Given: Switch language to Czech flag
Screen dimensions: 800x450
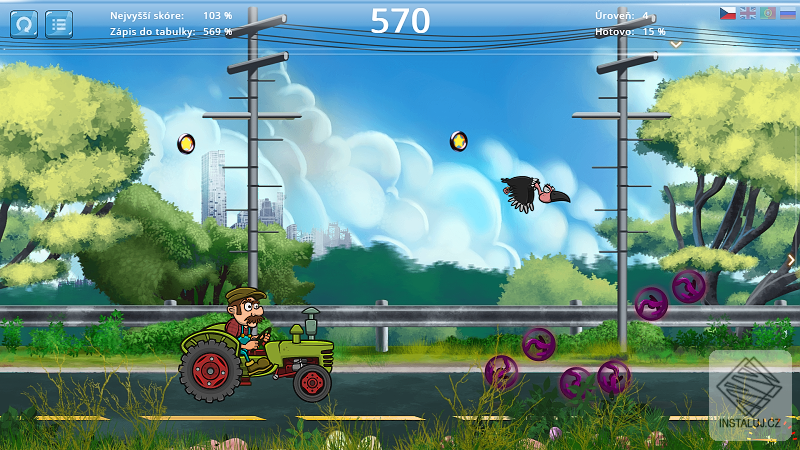Looking at the screenshot, I should tap(728, 13).
